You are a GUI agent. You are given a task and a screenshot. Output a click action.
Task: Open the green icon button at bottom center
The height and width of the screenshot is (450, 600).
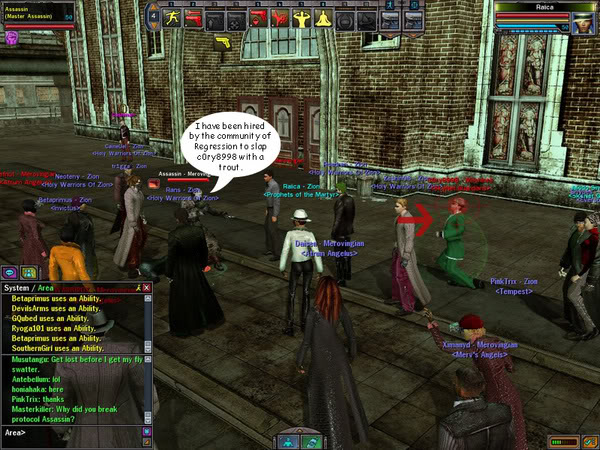(311, 441)
